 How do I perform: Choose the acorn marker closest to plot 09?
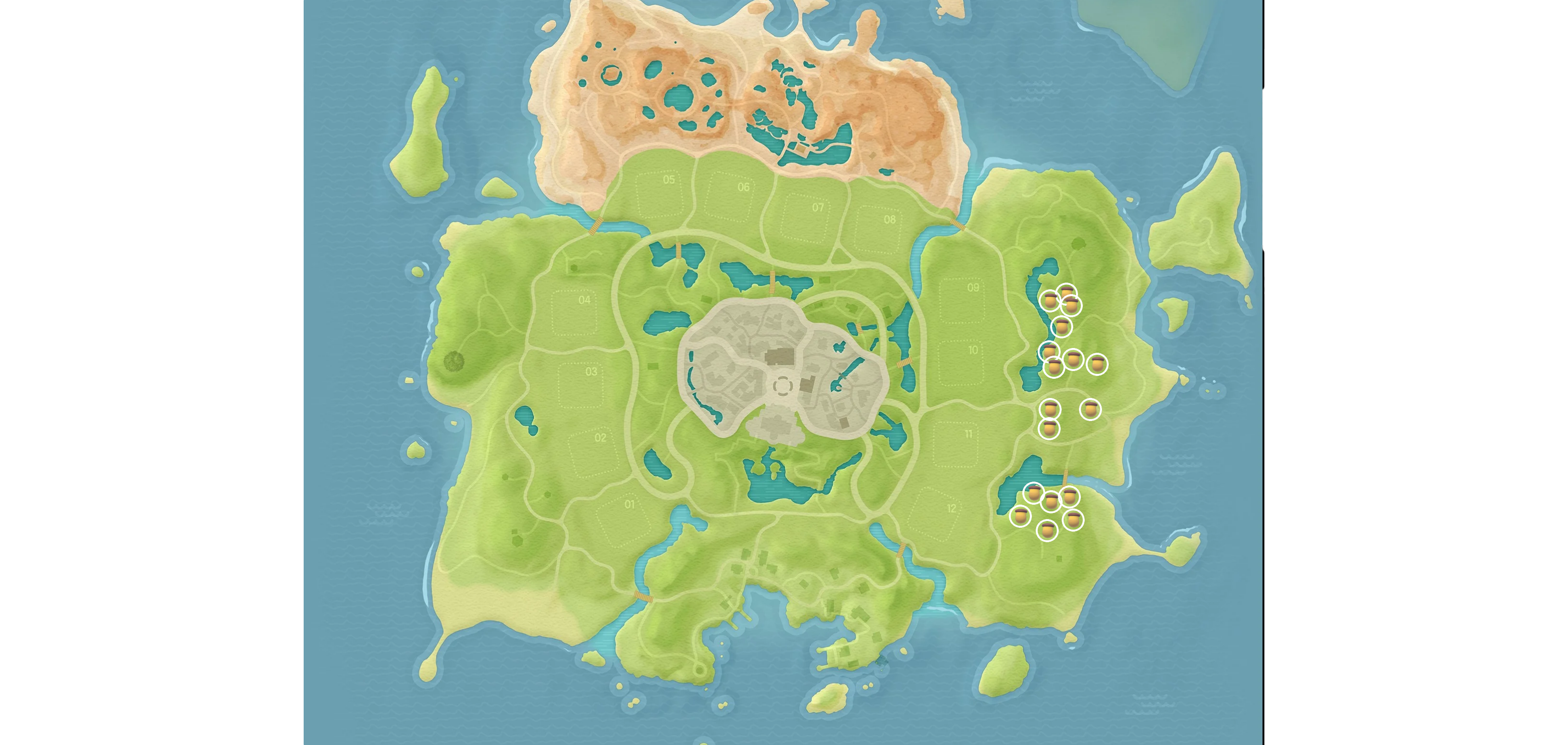coord(1050,301)
